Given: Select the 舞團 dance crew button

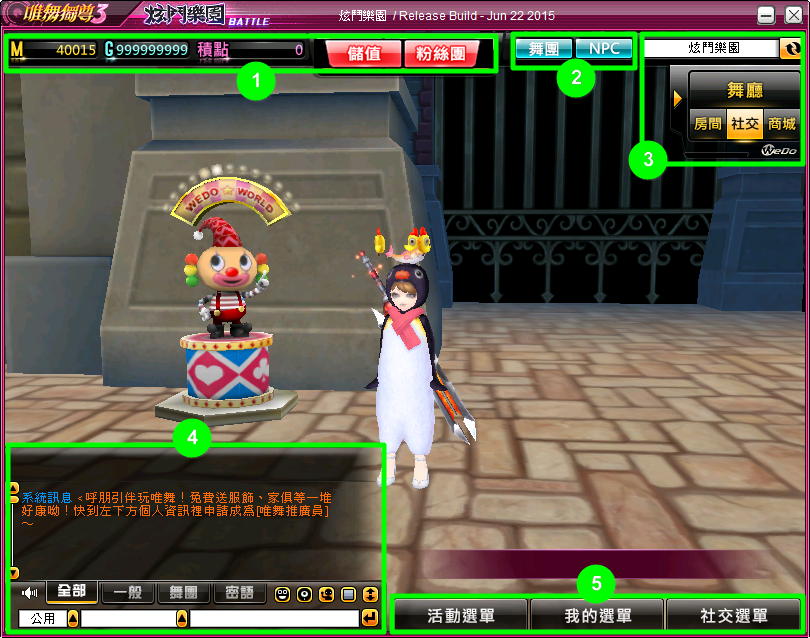Looking at the screenshot, I should [544, 49].
